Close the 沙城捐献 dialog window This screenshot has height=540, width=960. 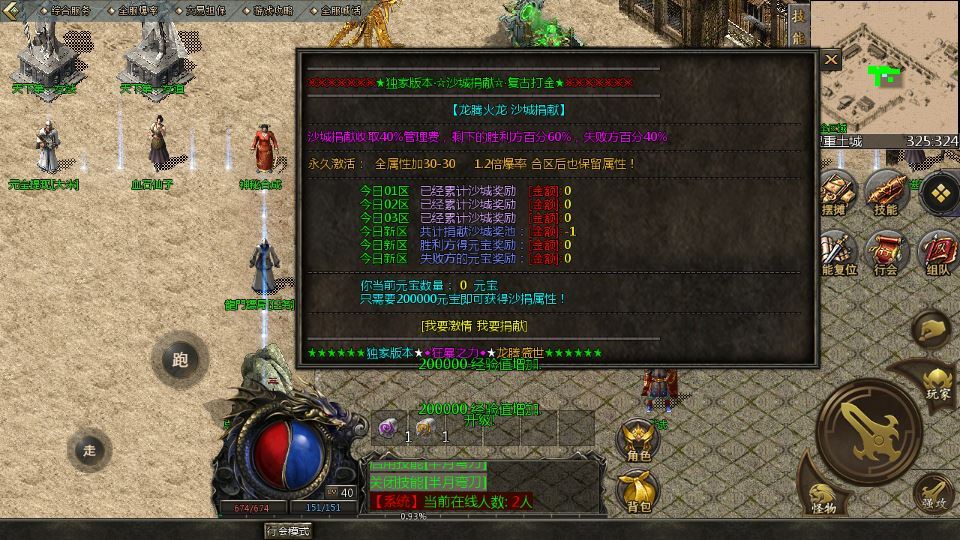[831, 60]
